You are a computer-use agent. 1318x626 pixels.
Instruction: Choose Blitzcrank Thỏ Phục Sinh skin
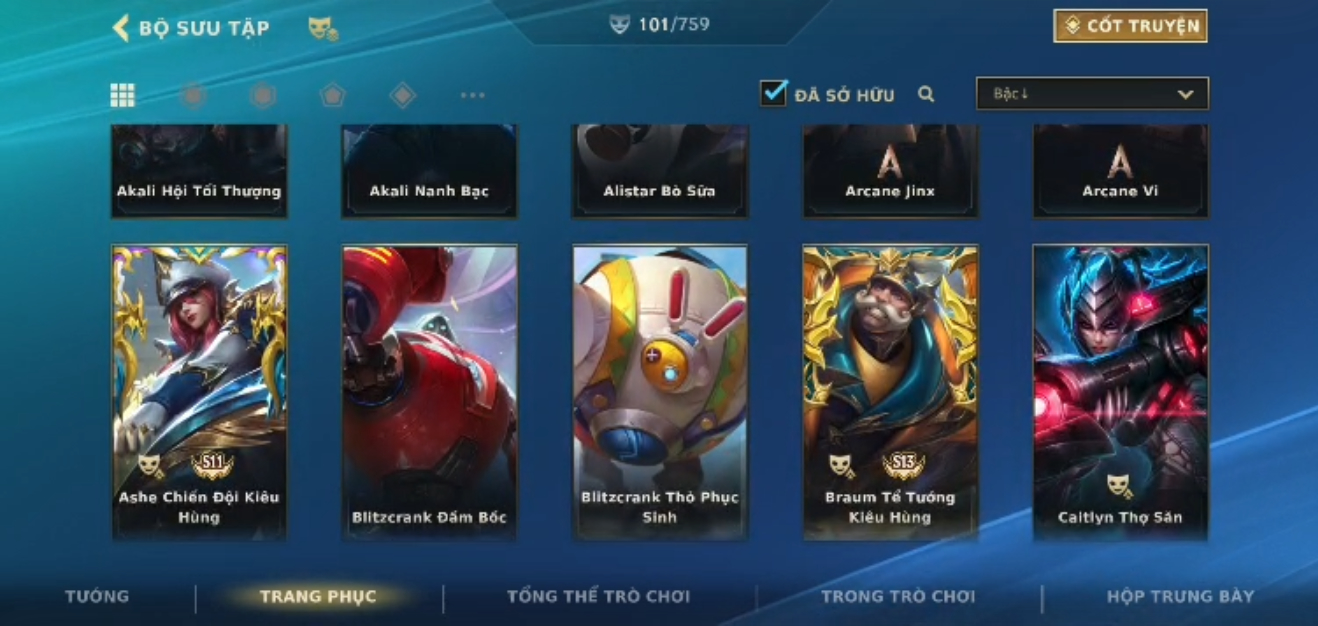point(660,392)
